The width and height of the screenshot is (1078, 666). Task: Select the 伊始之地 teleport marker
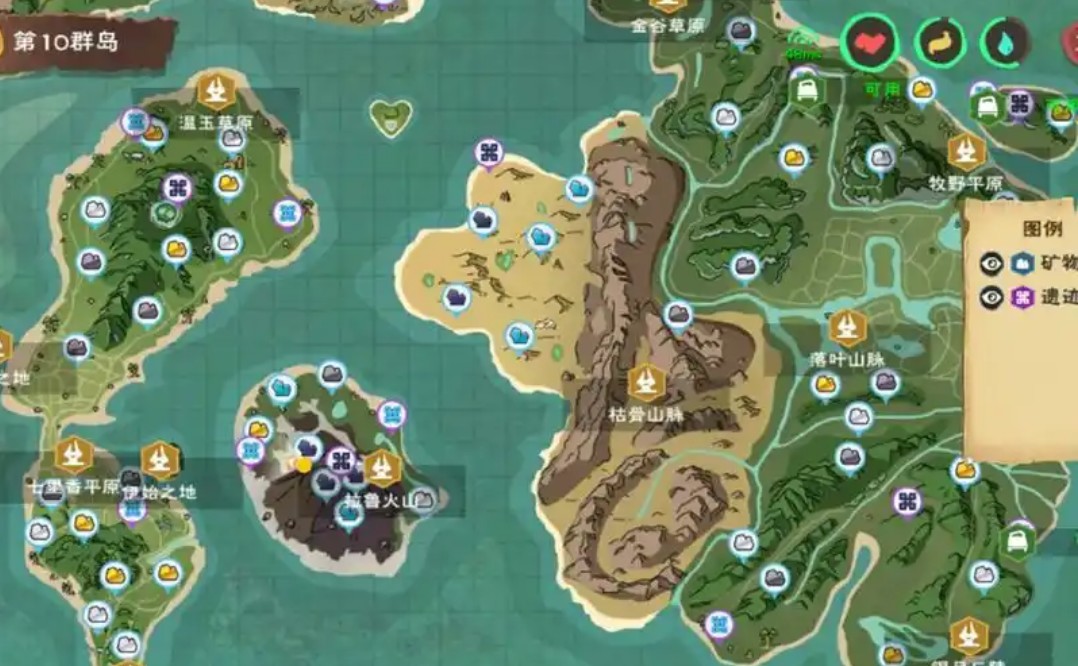[159, 460]
